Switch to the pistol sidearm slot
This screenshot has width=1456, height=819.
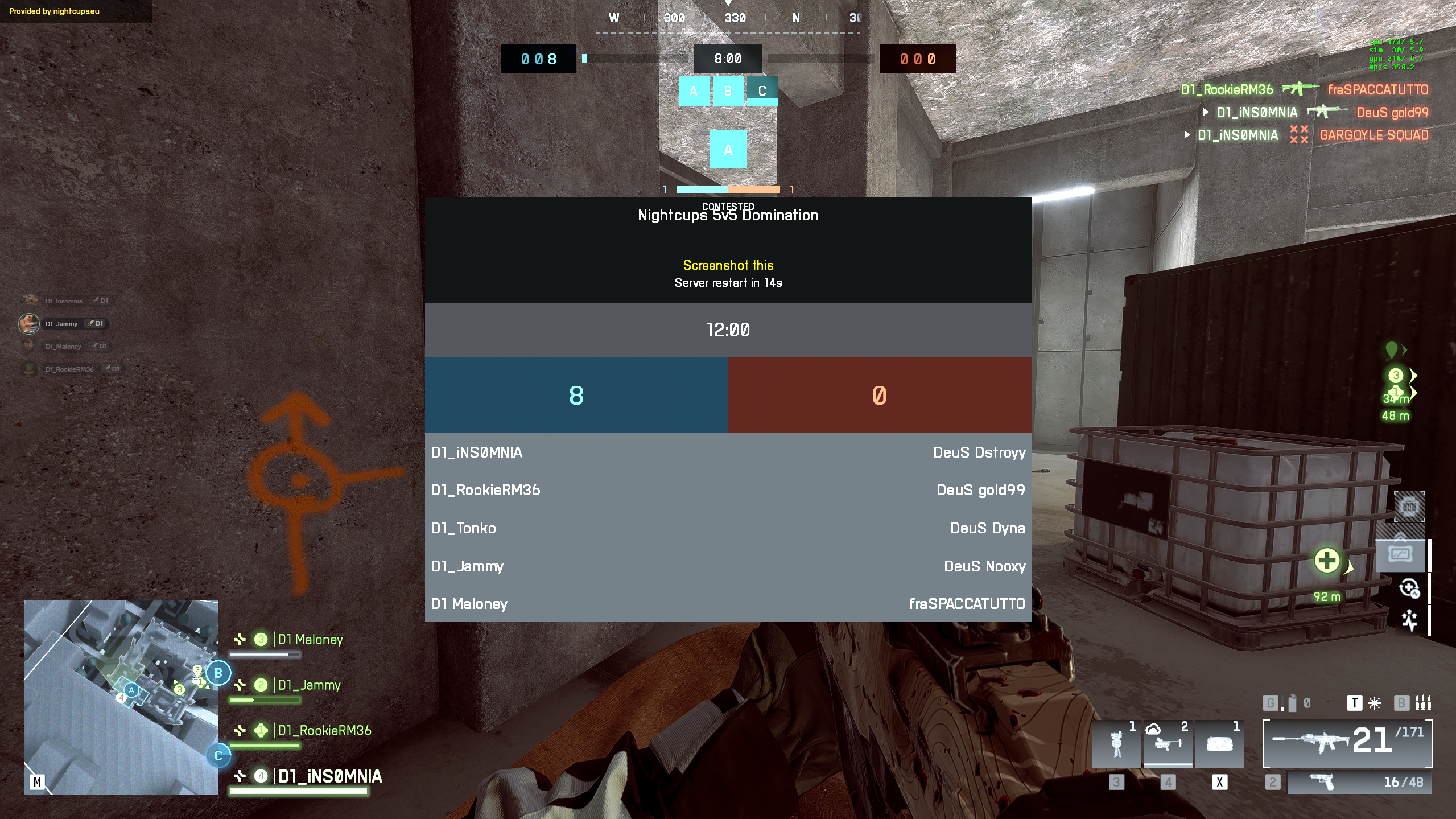point(1358,783)
